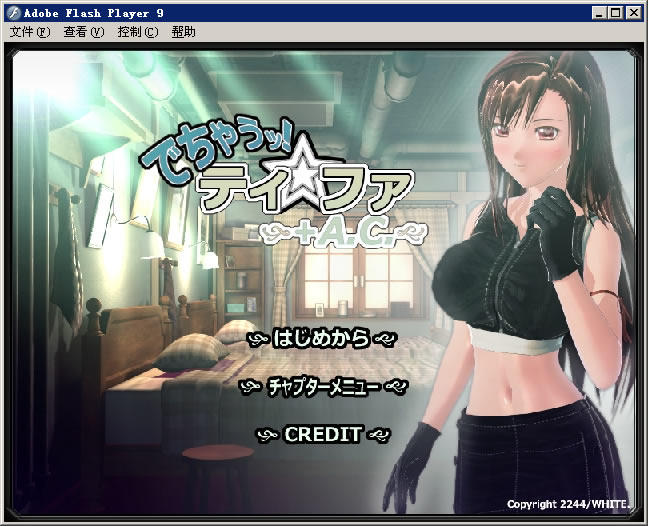The height and width of the screenshot is (526, 648).
Task: Show the CREDIT screen
Action: tap(322, 434)
